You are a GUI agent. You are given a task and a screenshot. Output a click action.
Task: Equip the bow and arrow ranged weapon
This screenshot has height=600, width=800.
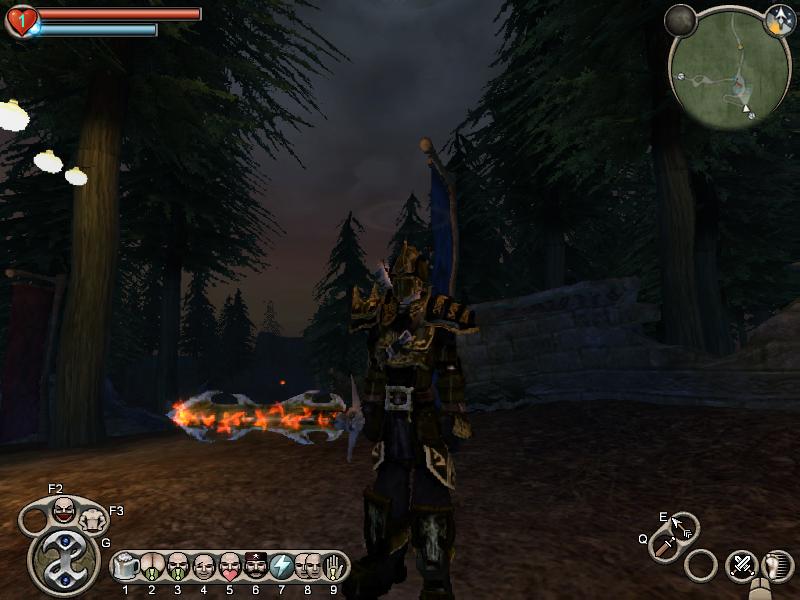(683, 527)
